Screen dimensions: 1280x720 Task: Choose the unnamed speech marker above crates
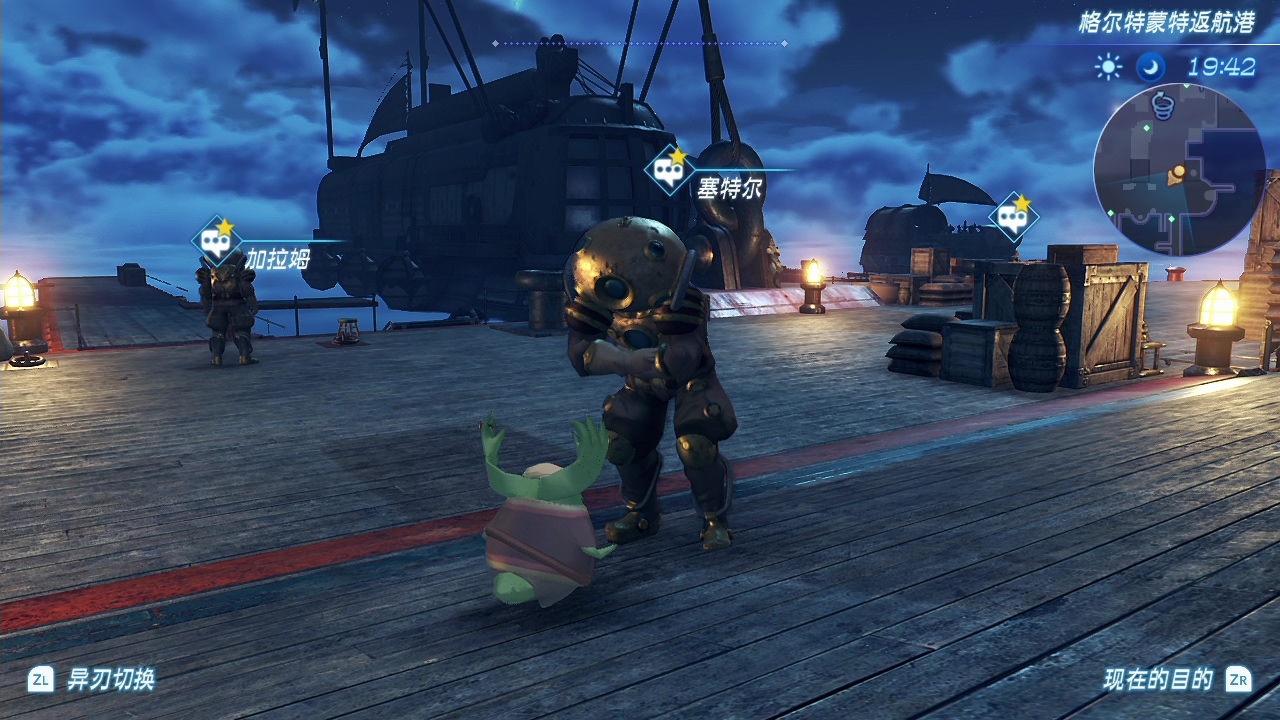pos(1013,217)
